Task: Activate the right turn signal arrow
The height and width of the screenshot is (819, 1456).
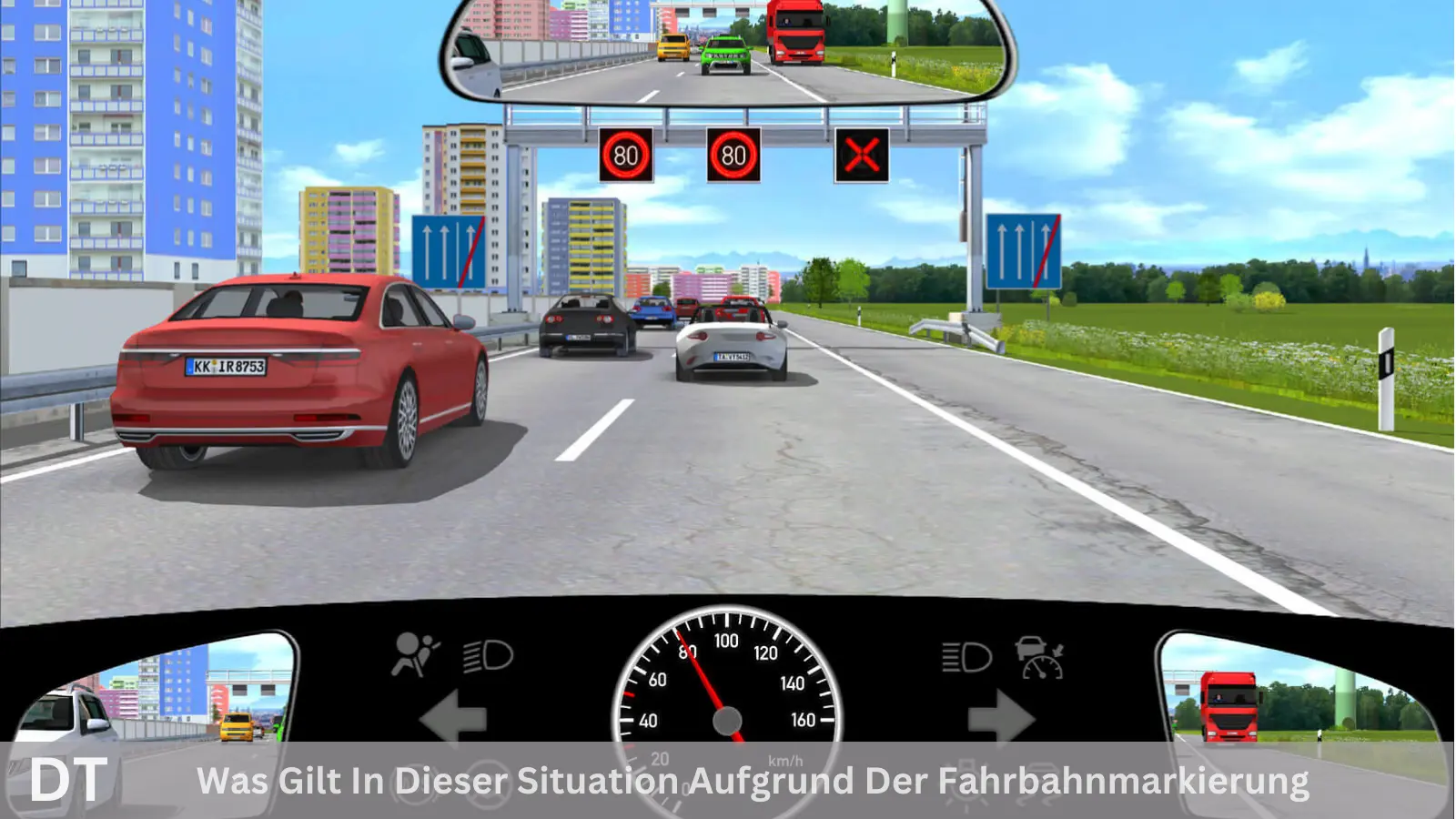Action: pos(1001,719)
